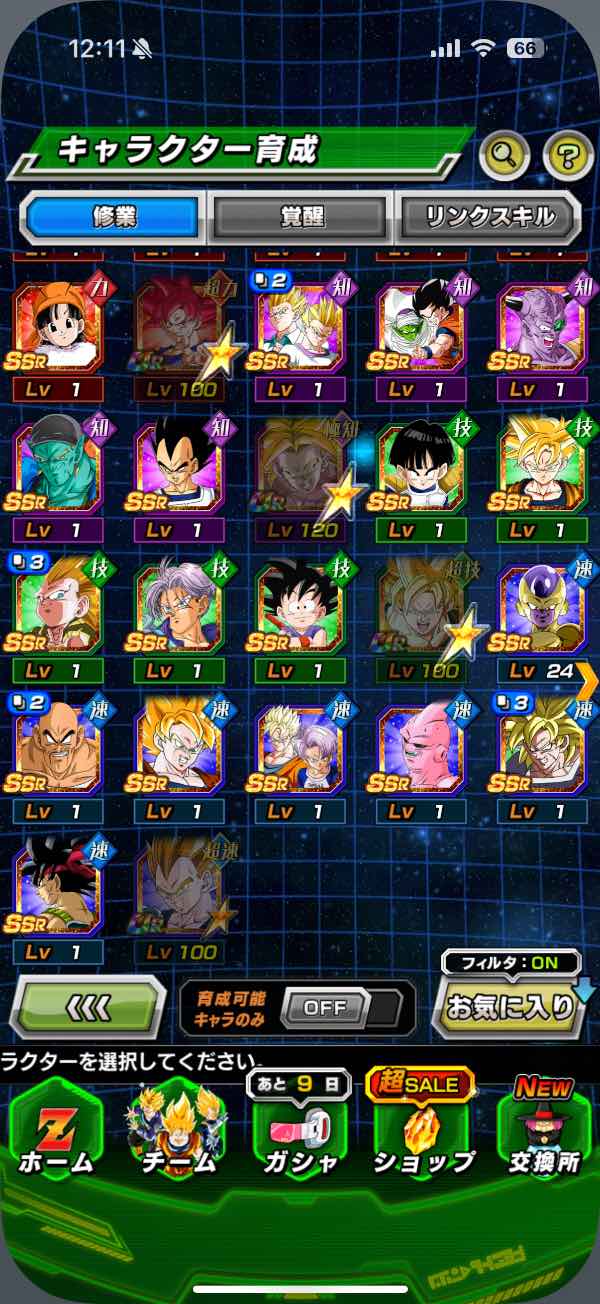Choose the Golden Frieza Lv 24 card
The image size is (600, 1304).
tap(542, 614)
